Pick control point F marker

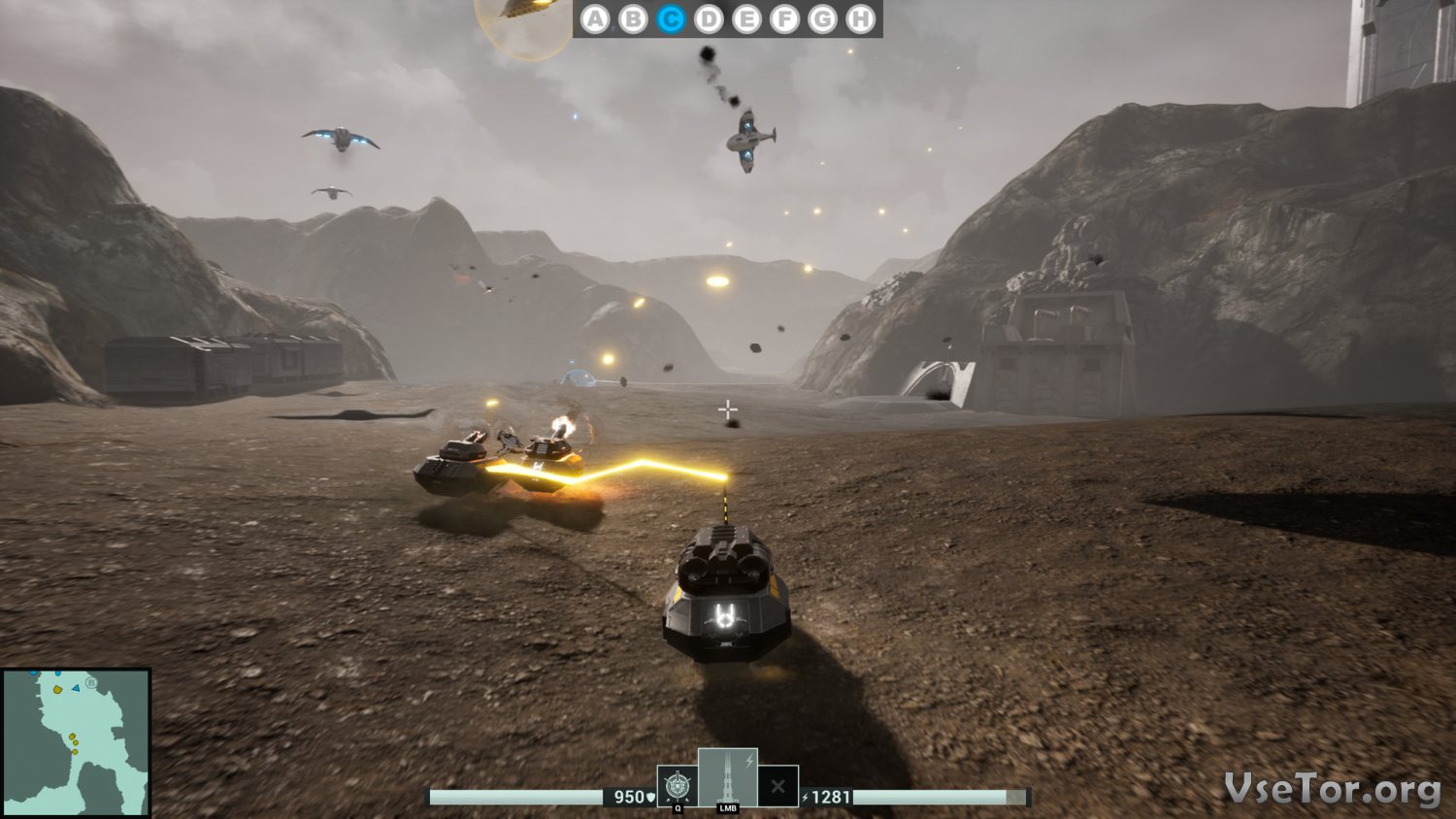[784, 18]
